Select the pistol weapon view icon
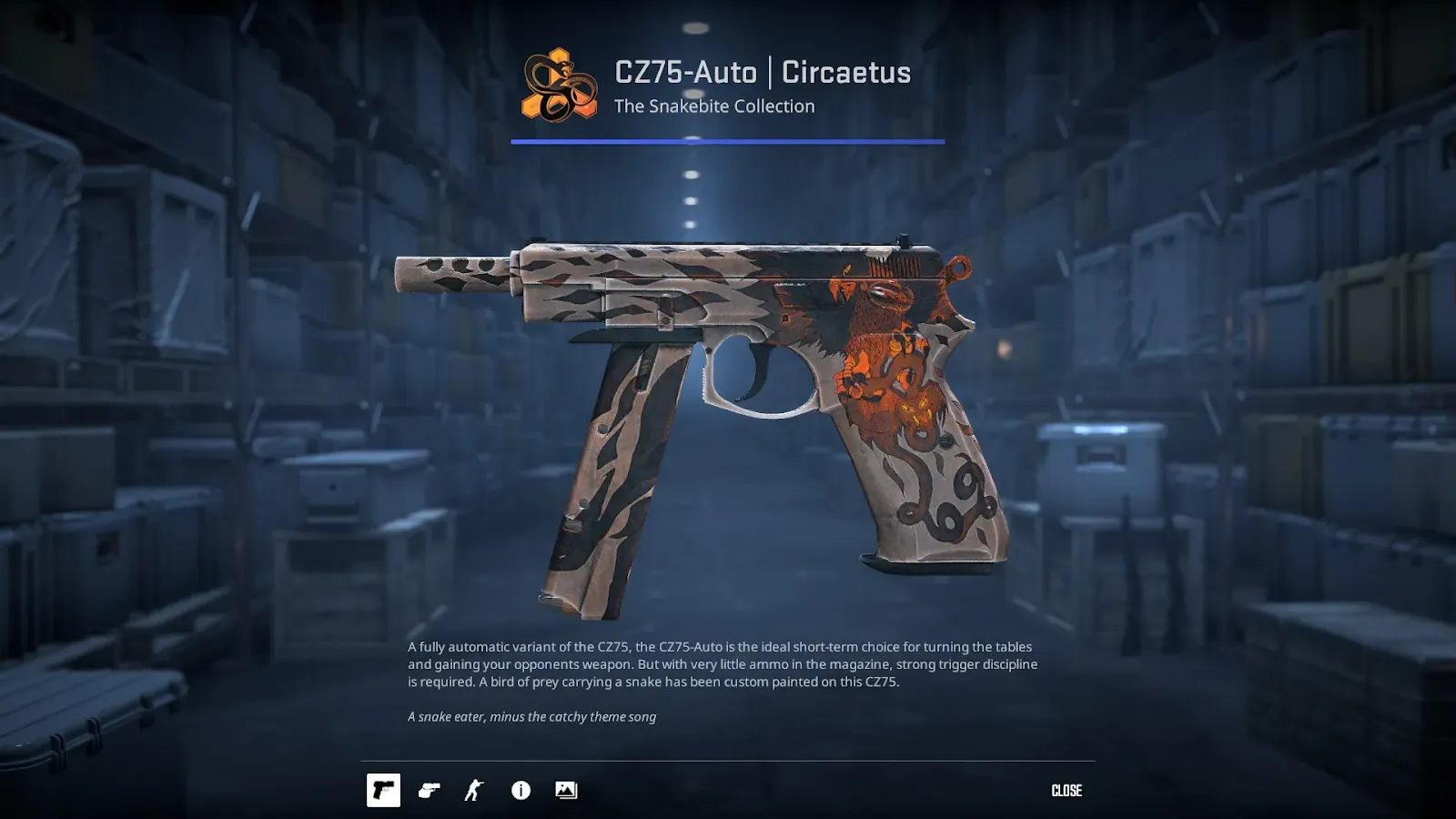 (383, 790)
